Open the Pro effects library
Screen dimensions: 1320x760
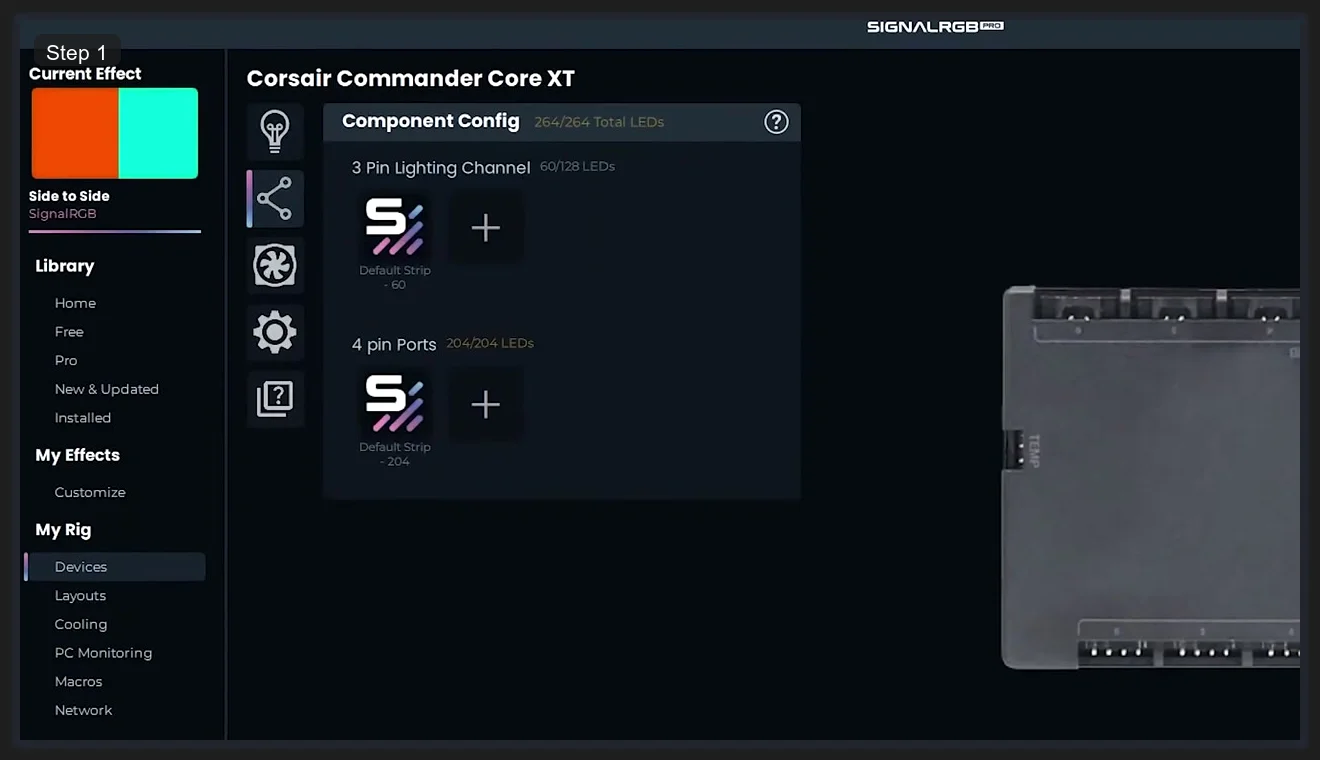(x=66, y=360)
